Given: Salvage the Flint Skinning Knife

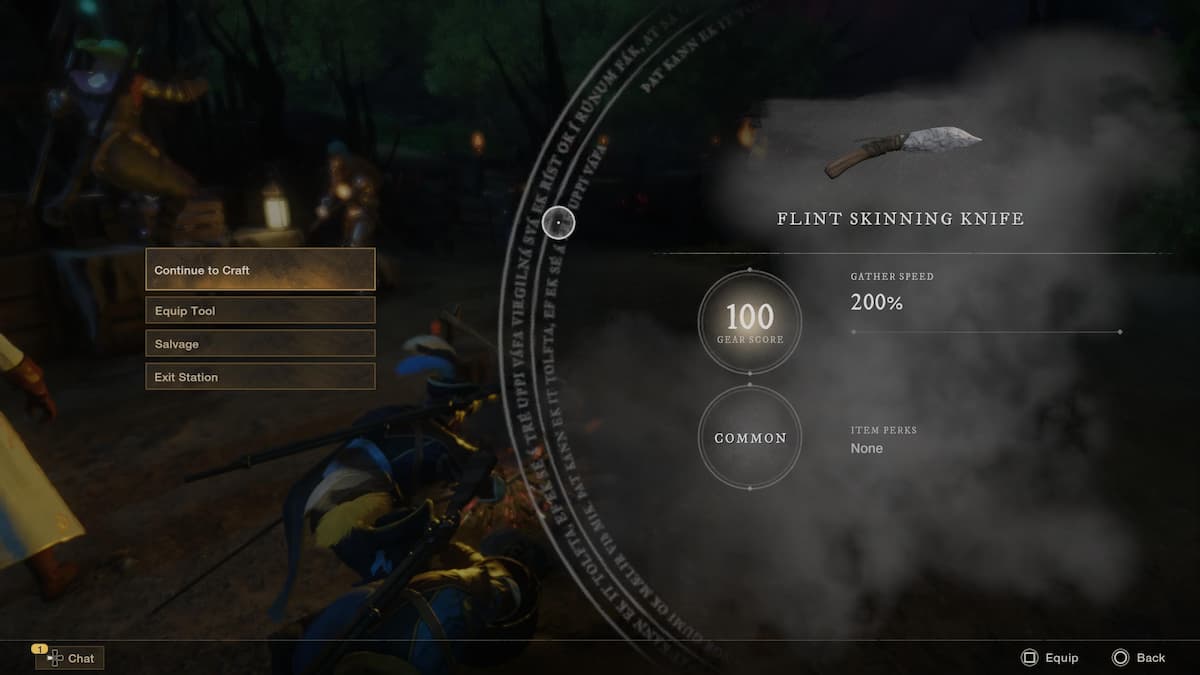Looking at the screenshot, I should click(260, 344).
